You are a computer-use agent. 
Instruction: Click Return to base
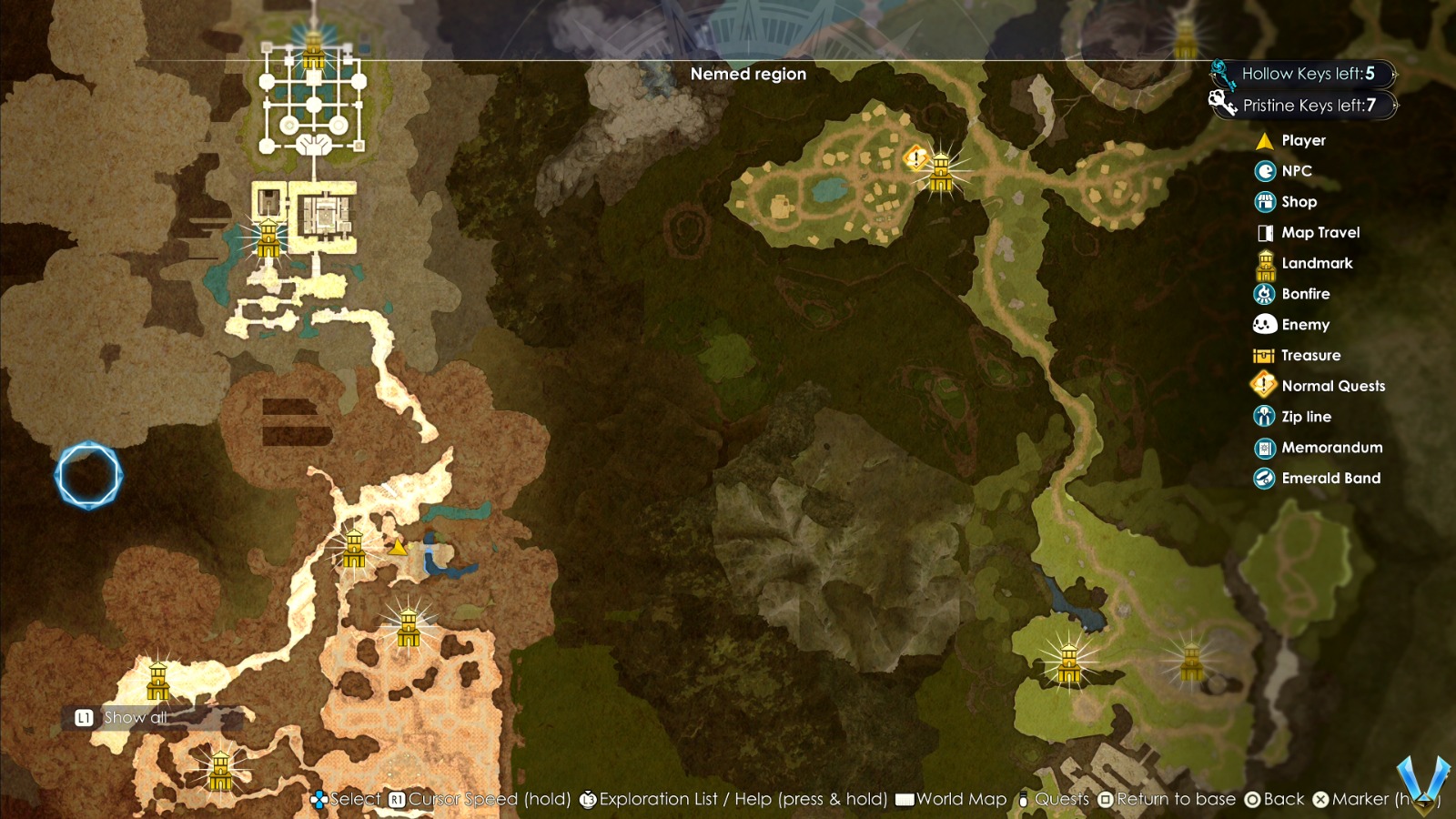pos(1169,799)
